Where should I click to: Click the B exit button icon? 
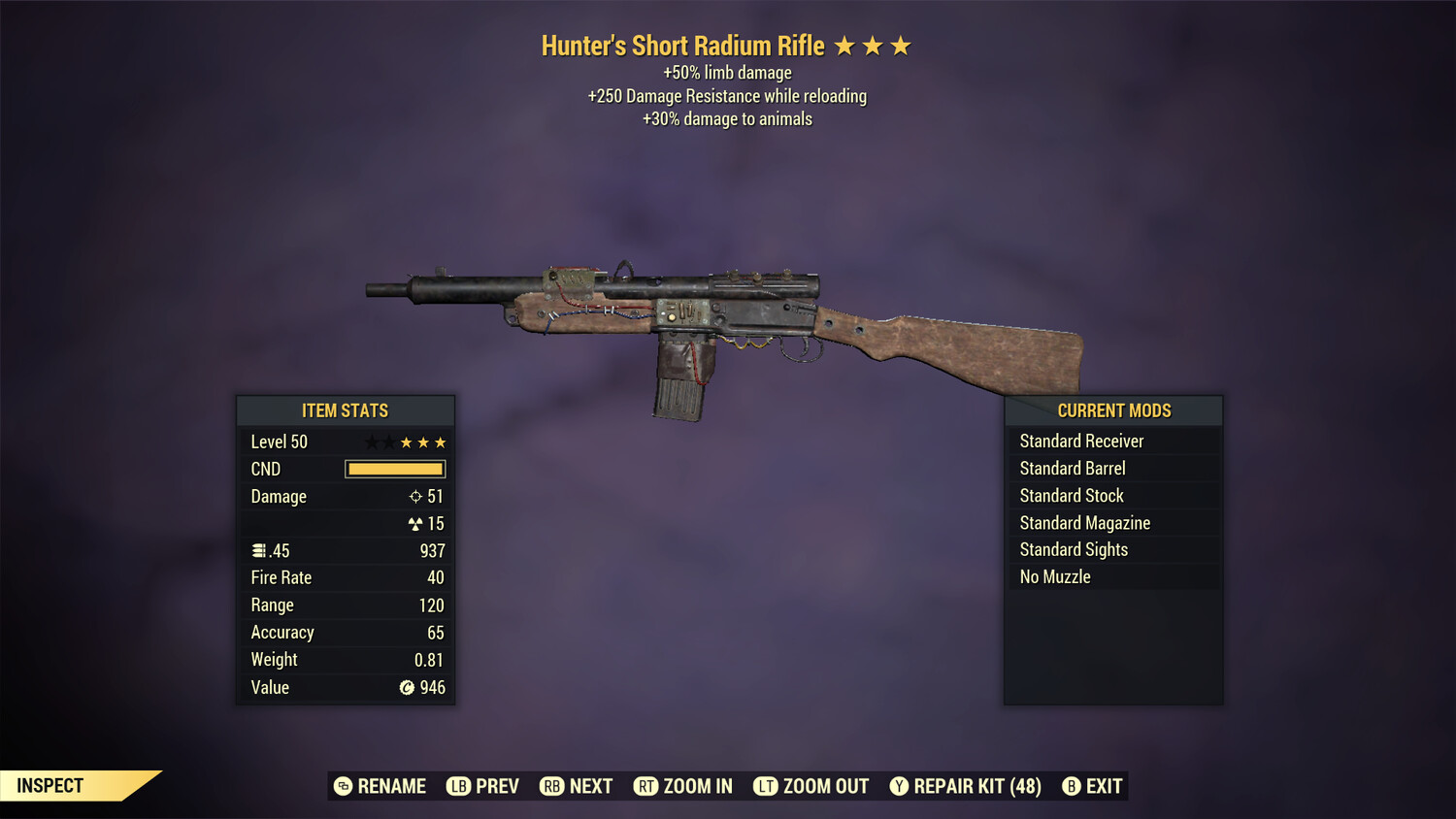tap(1072, 786)
